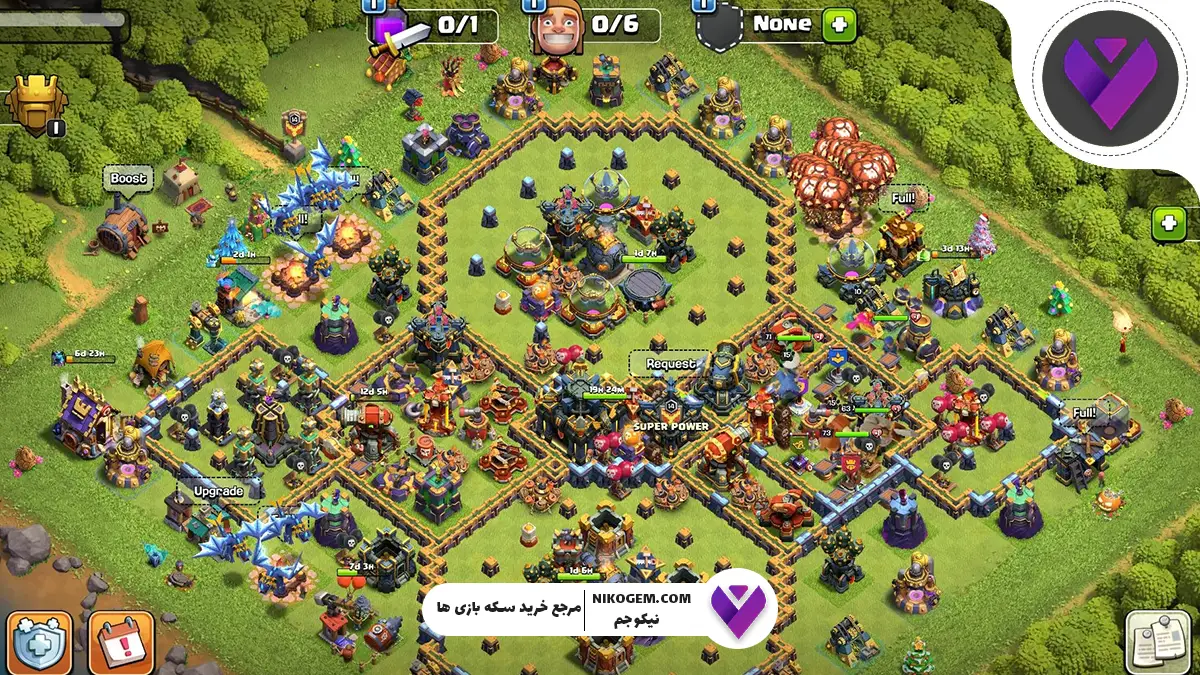Tap the green plus beside the None shield
The image size is (1200, 675).
tap(839, 25)
